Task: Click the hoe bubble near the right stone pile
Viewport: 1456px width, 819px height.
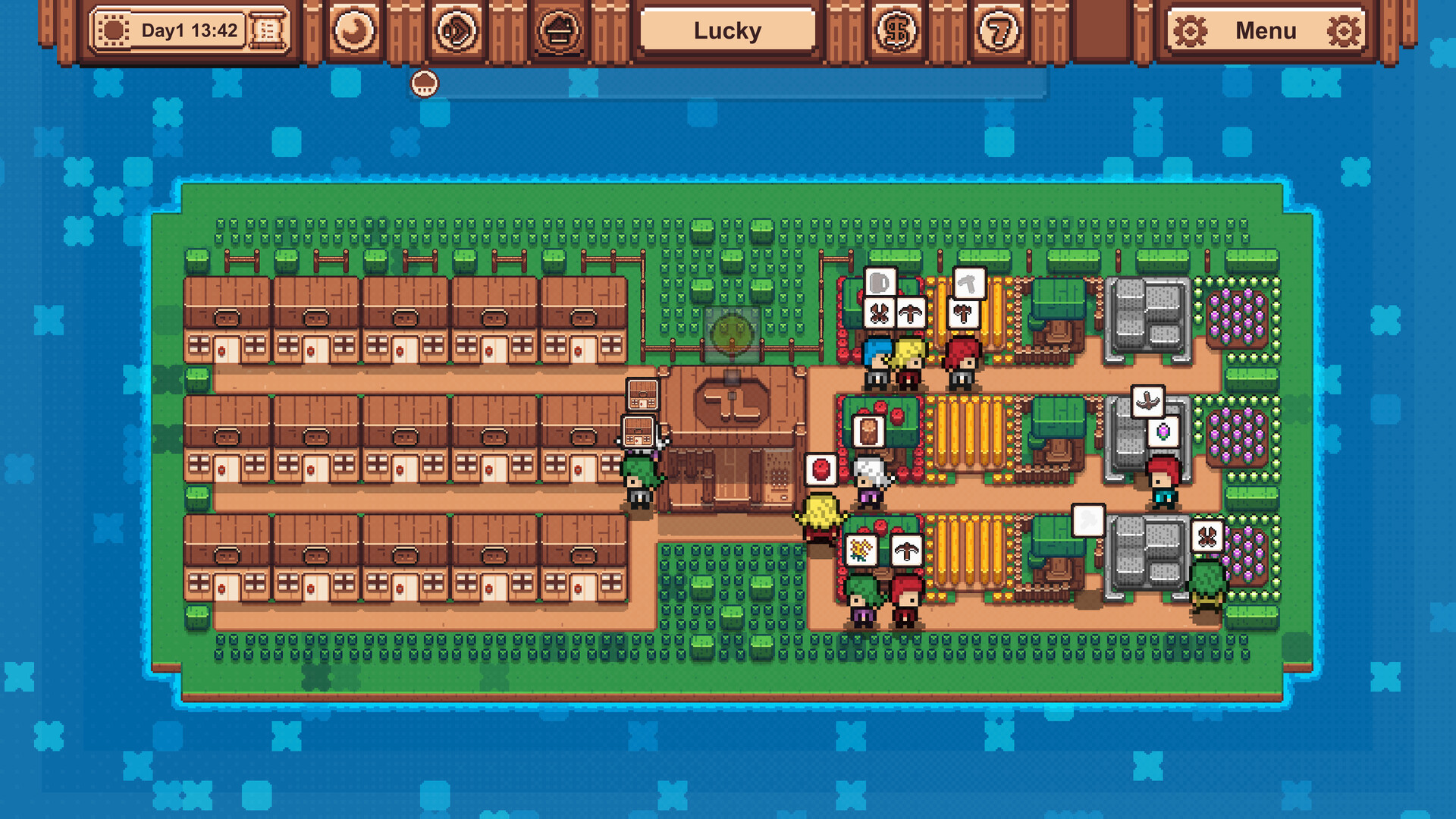Action: pos(1148,400)
